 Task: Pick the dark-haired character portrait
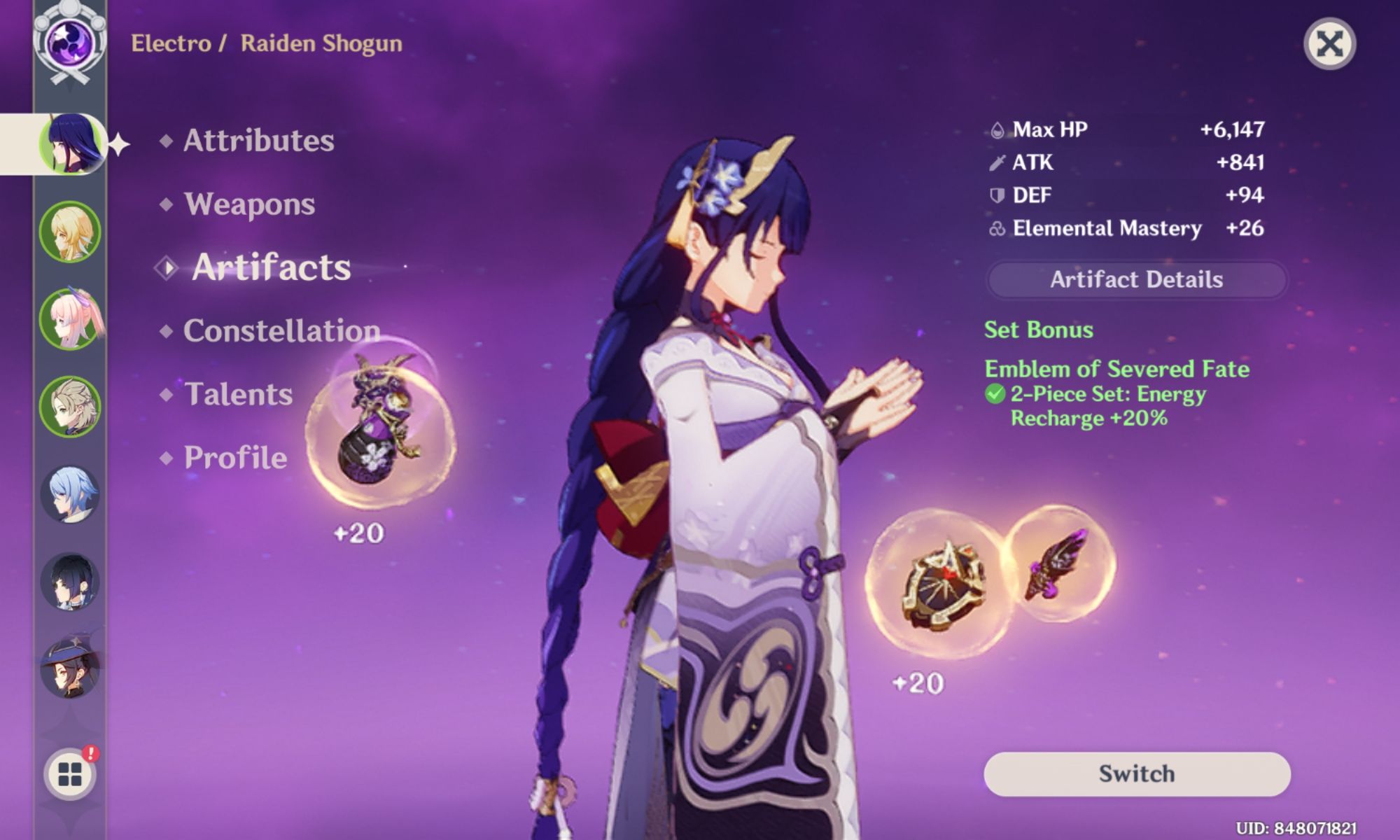pos(70,582)
